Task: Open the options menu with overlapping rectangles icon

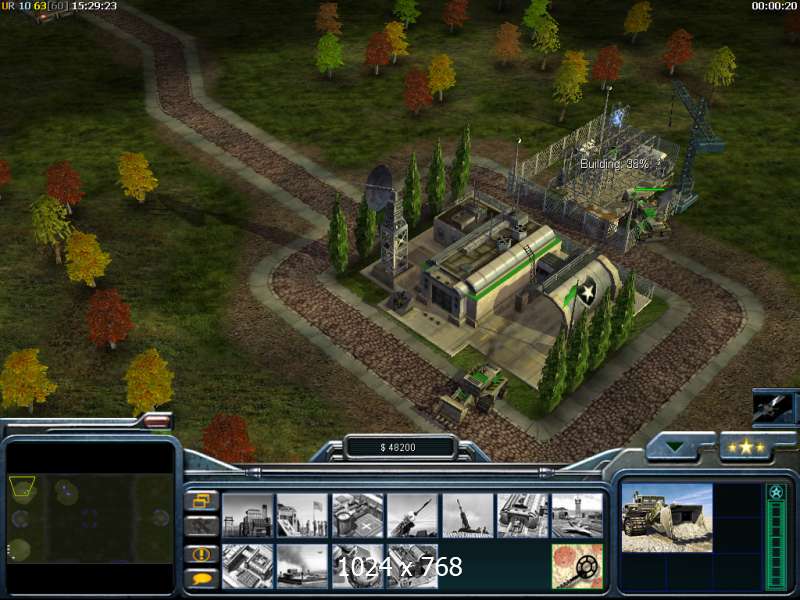Action: (x=201, y=500)
